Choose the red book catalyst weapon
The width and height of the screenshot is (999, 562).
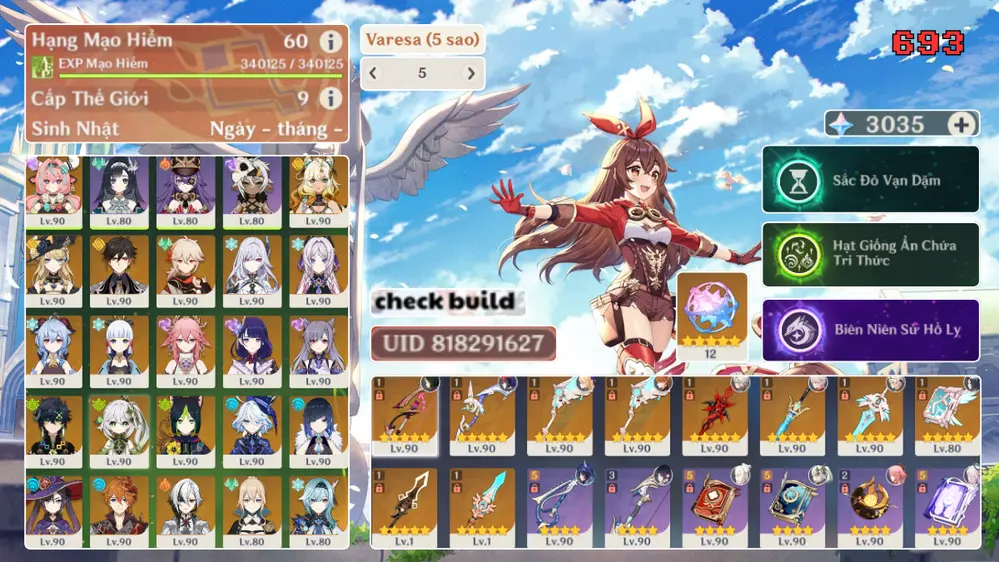tap(713, 500)
